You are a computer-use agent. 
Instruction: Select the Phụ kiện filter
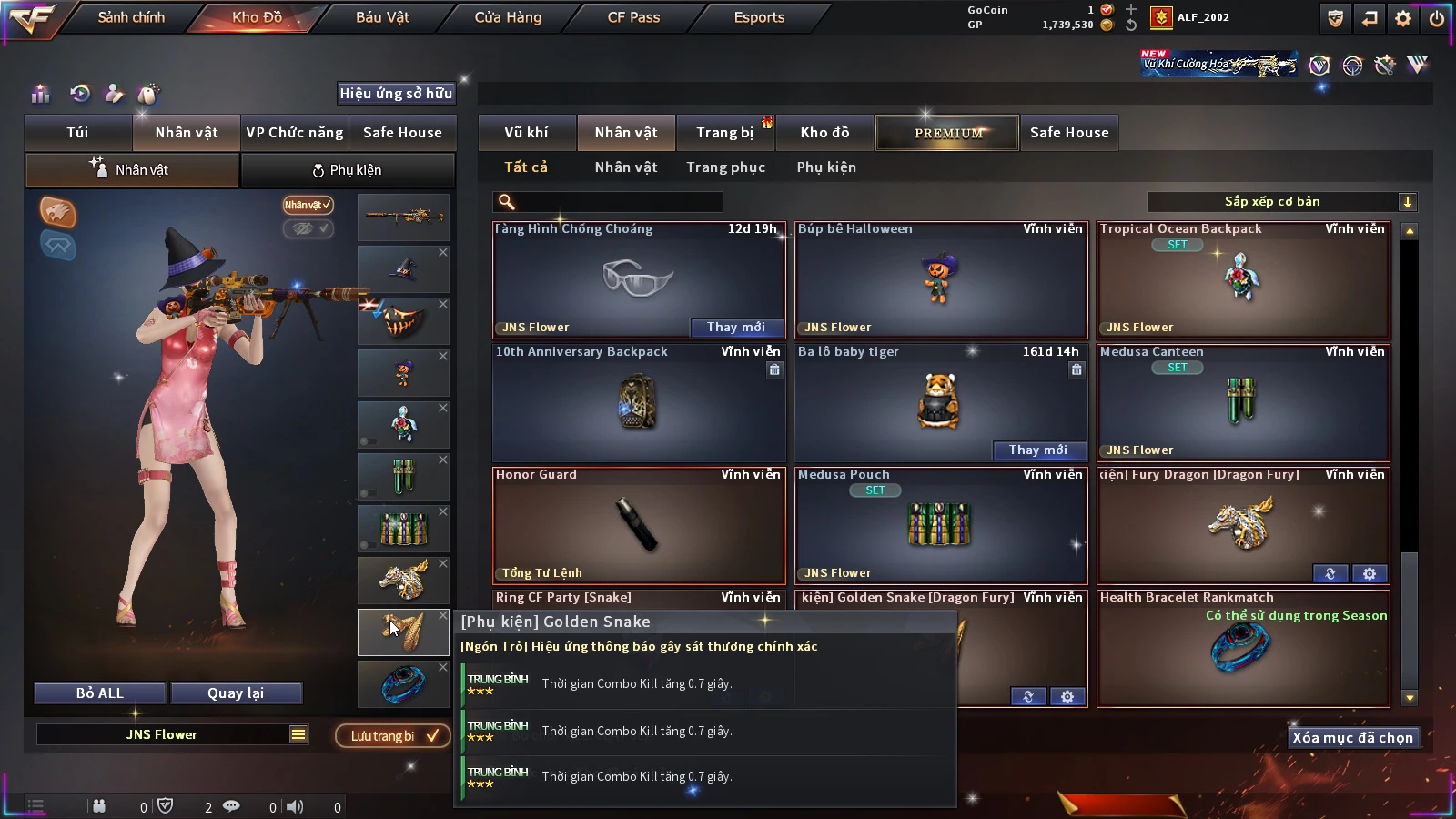tap(826, 167)
